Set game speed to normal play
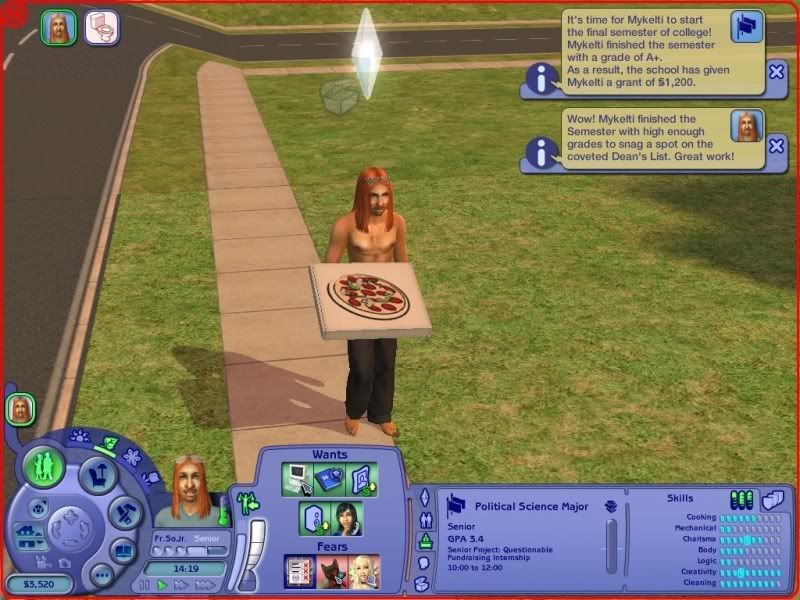The image size is (800, 600). [162, 584]
